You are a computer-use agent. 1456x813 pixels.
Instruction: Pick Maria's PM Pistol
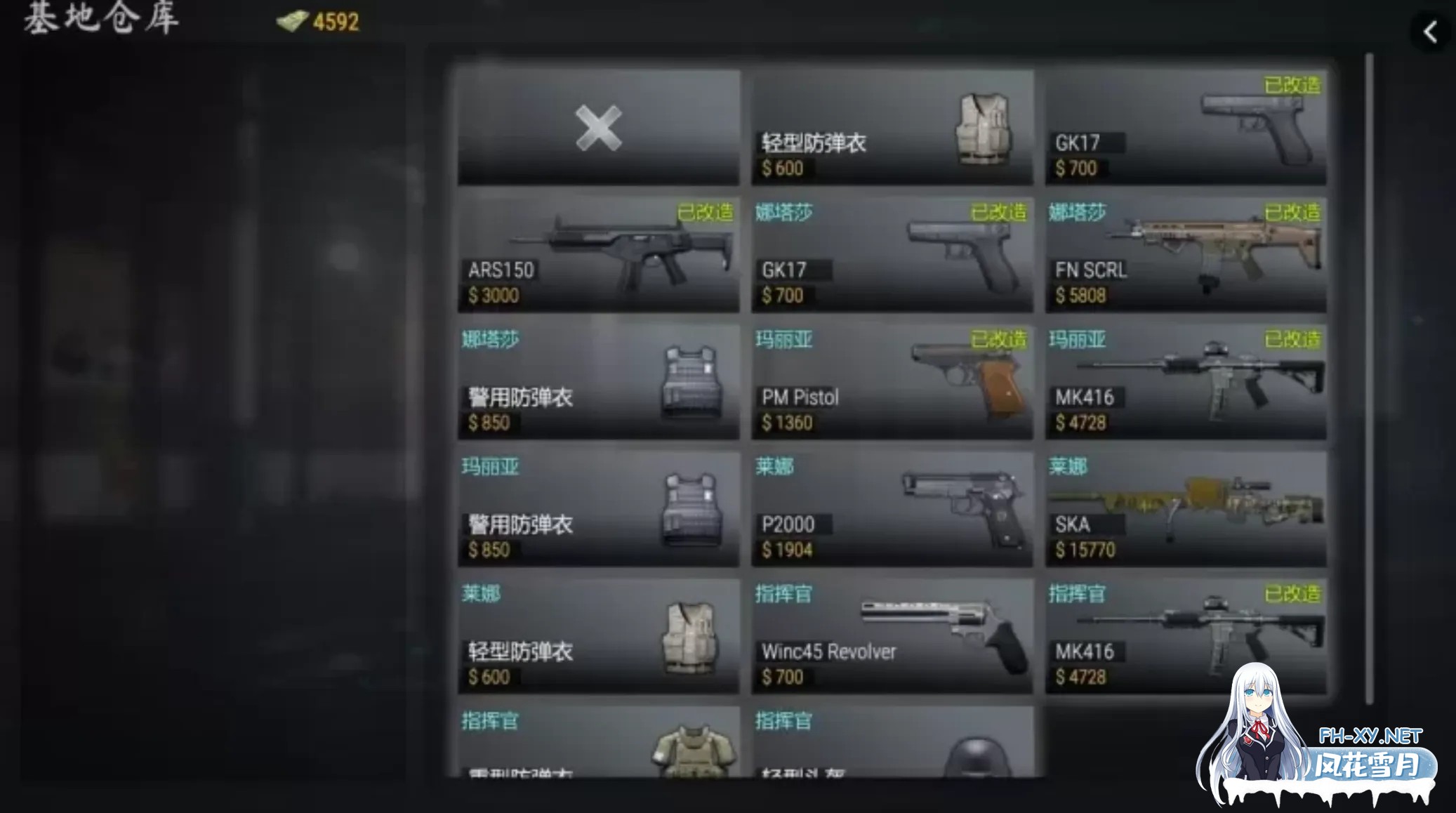[892, 383]
